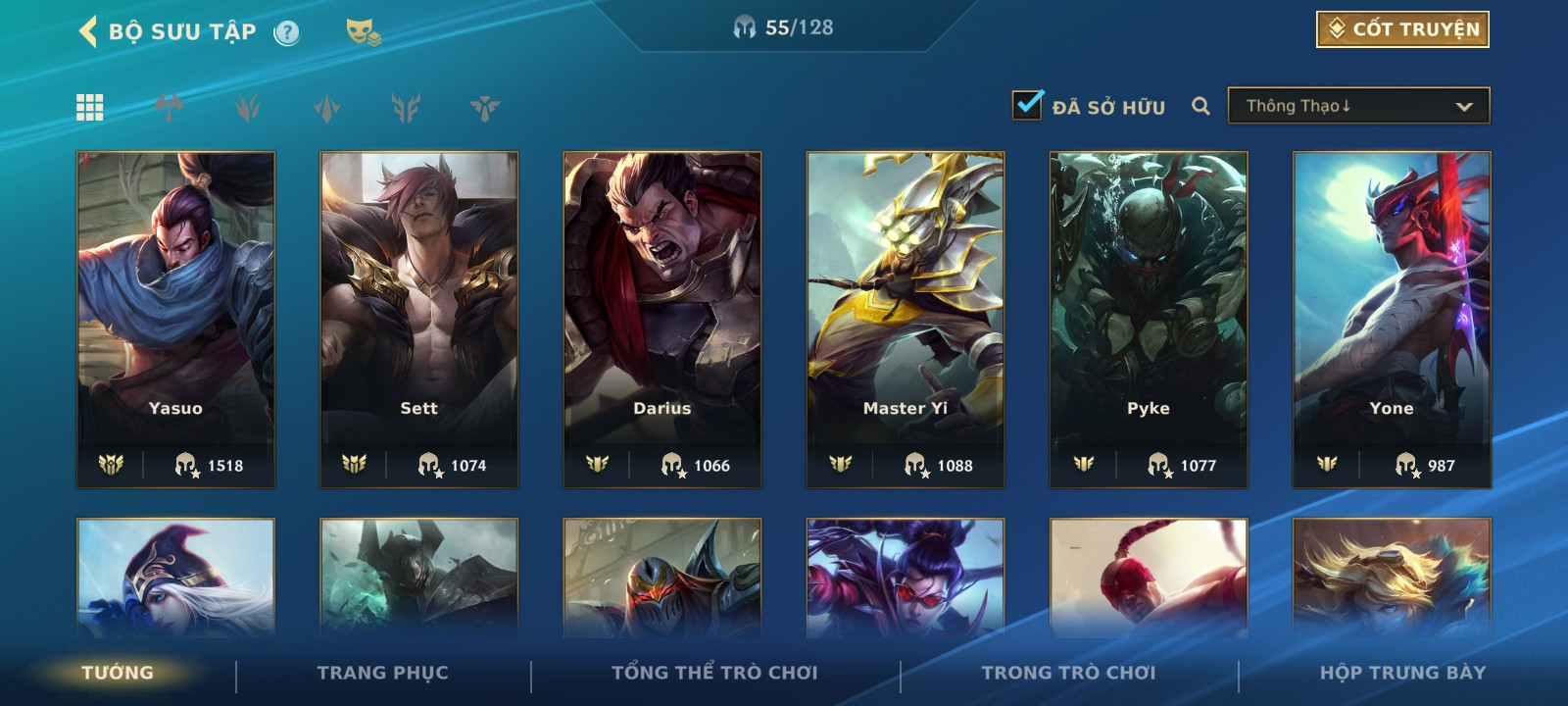
Task: Go to the Hộp Trưng Bày tab
Action: click(1402, 673)
